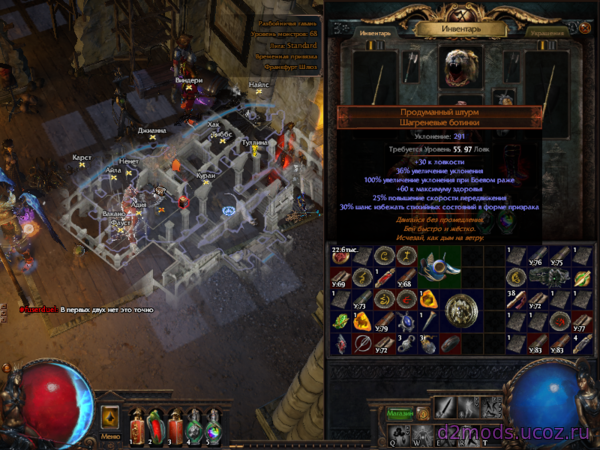Open the Меню button
This screenshot has width=600, height=450.
click(x=110, y=436)
